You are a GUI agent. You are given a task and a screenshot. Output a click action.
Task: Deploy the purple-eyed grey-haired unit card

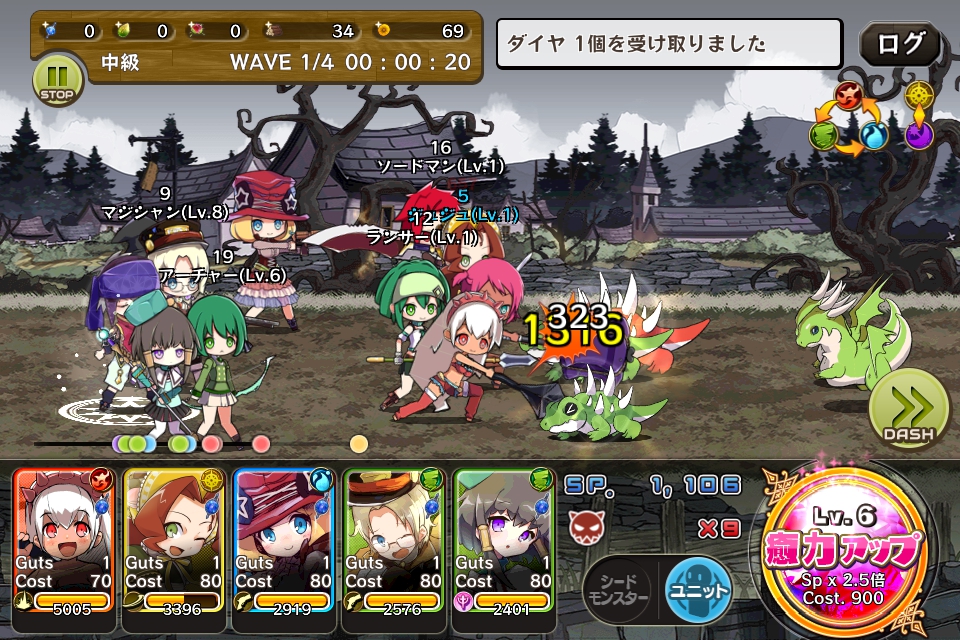(504, 540)
